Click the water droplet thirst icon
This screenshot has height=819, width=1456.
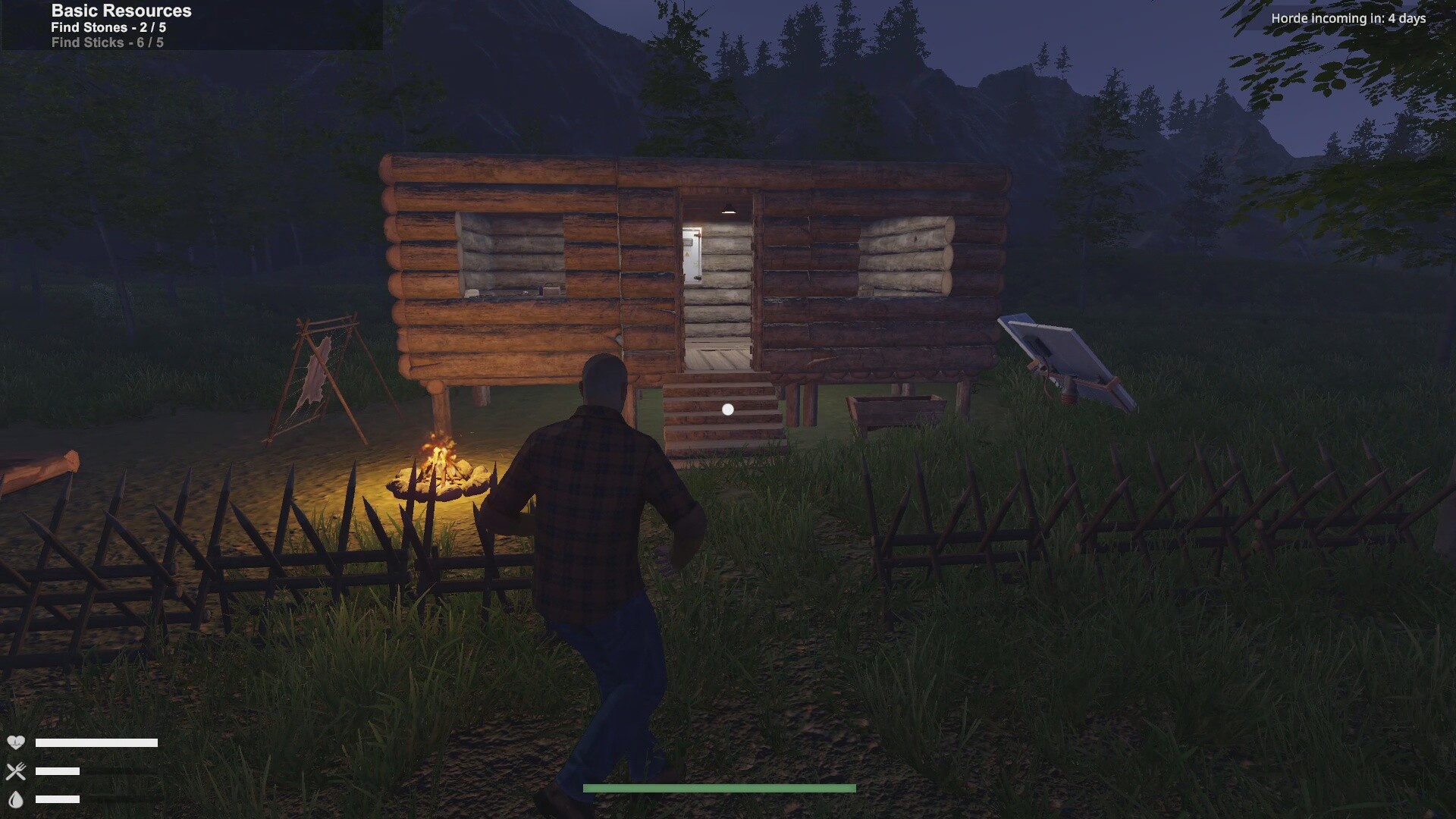pos(17,800)
